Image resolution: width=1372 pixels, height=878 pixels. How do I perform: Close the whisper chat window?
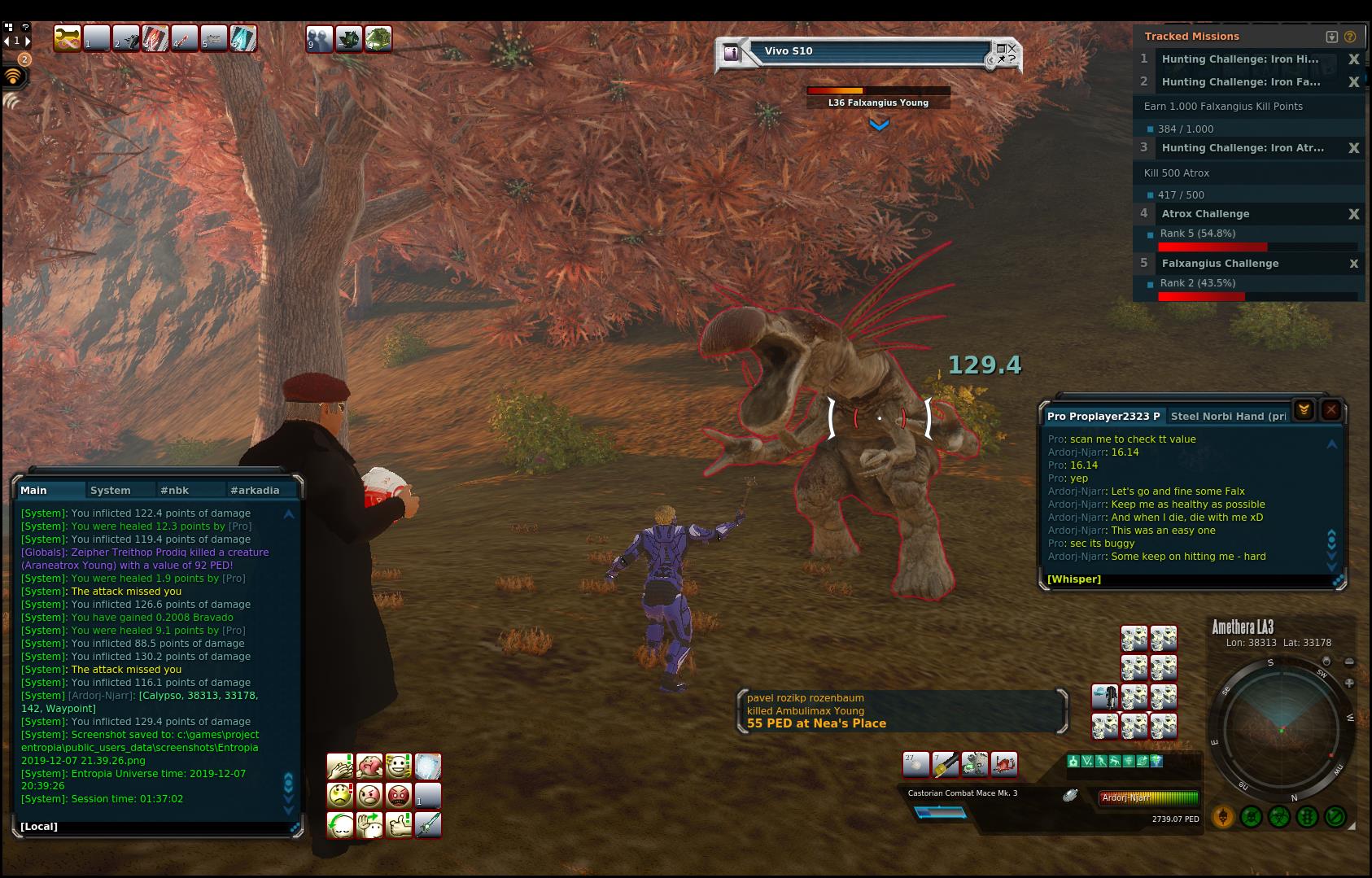coord(1331,410)
